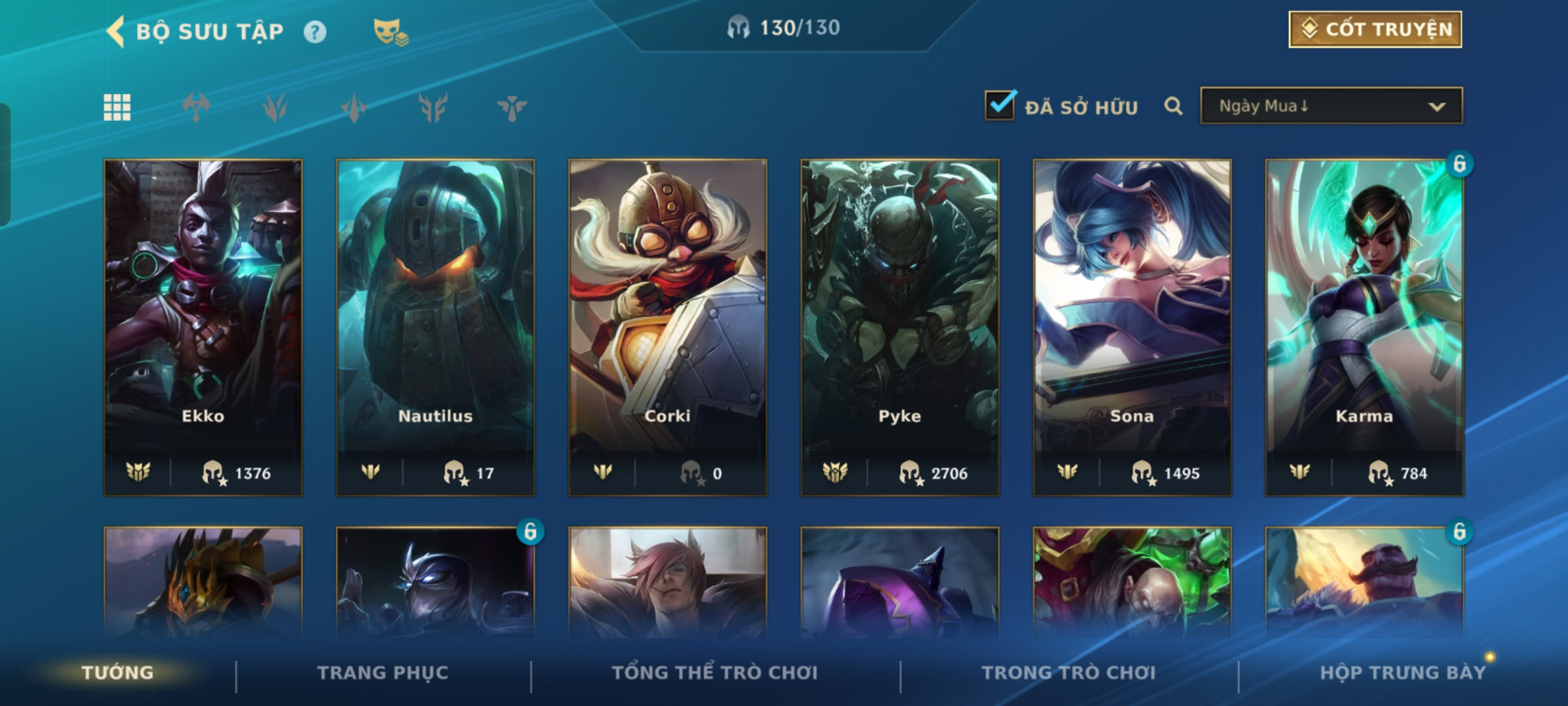The height and width of the screenshot is (706, 1568).
Task: Switch to the Tổng Thể Trò Chơi tab
Action: (x=714, y=673)
